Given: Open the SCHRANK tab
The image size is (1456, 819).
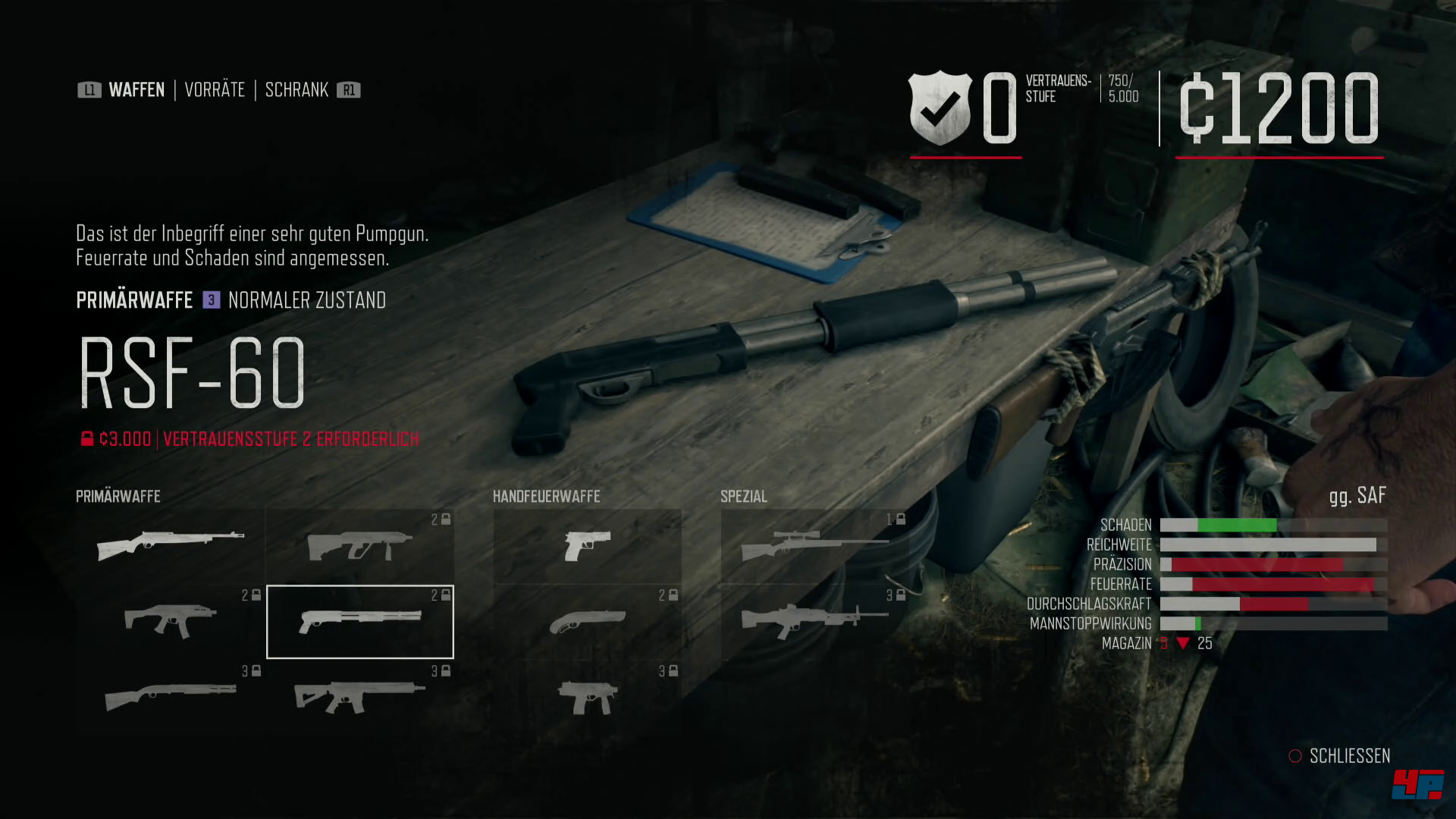Looking at the screenshot, I should [x=297, y=89].
